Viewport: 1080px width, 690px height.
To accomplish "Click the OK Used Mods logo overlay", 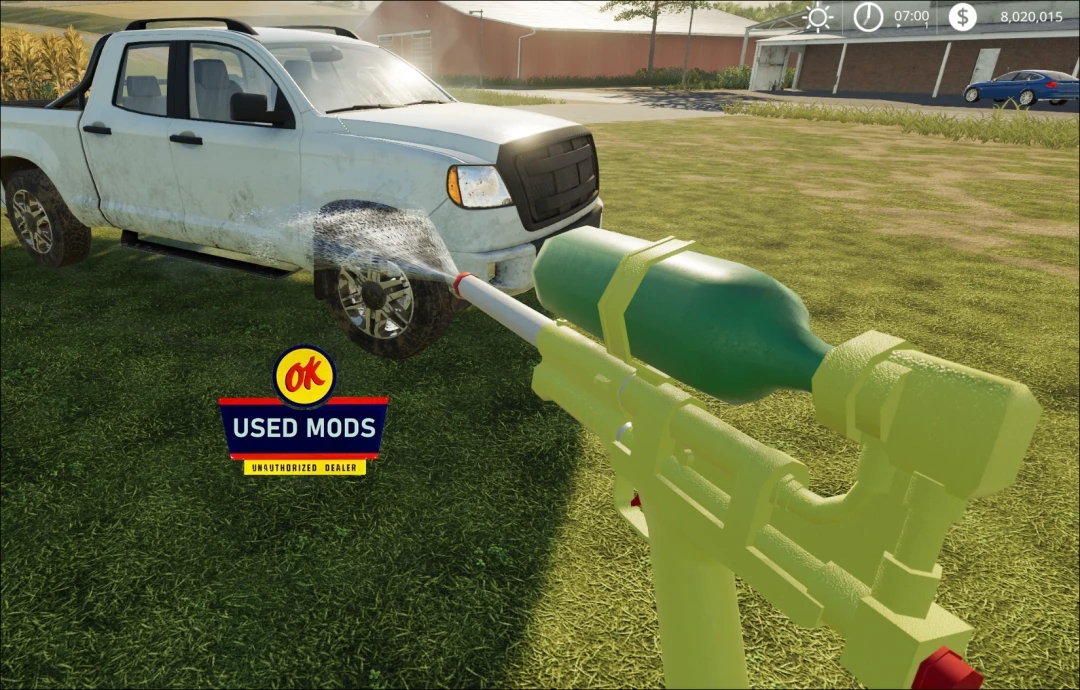I will (303, 412).
